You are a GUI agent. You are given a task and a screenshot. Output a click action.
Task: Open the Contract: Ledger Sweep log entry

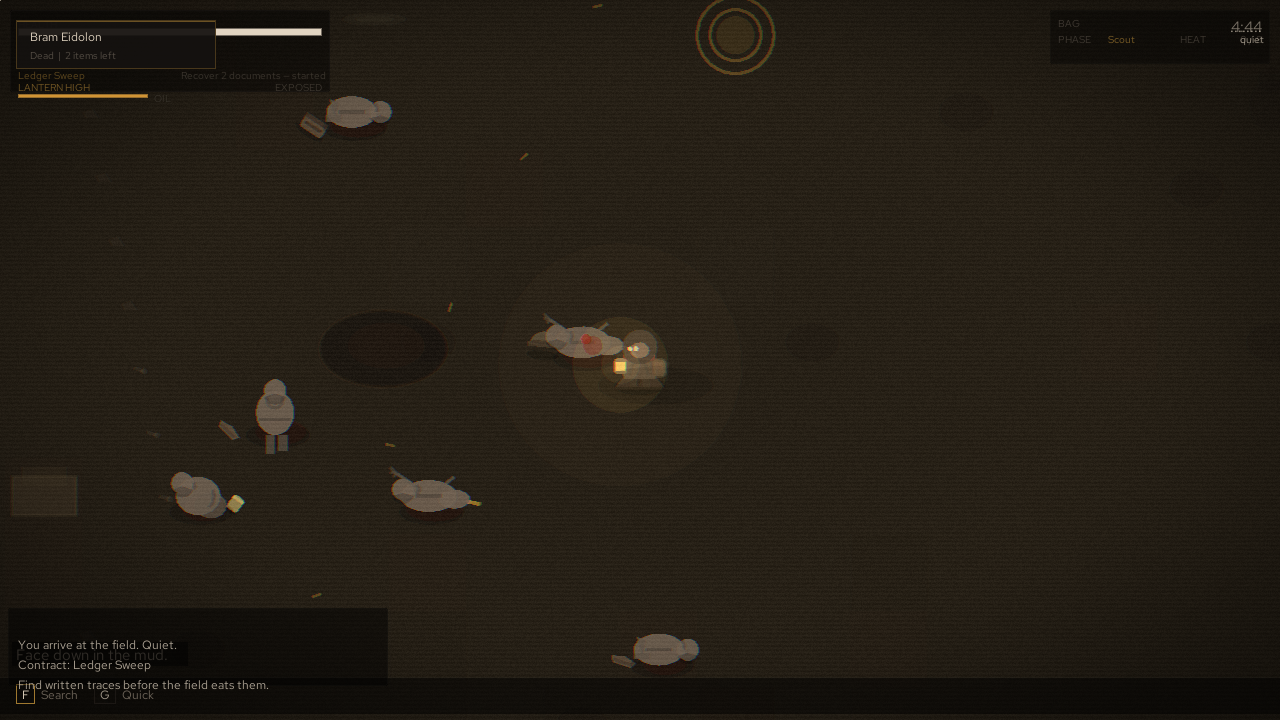(x=84, y=665)
